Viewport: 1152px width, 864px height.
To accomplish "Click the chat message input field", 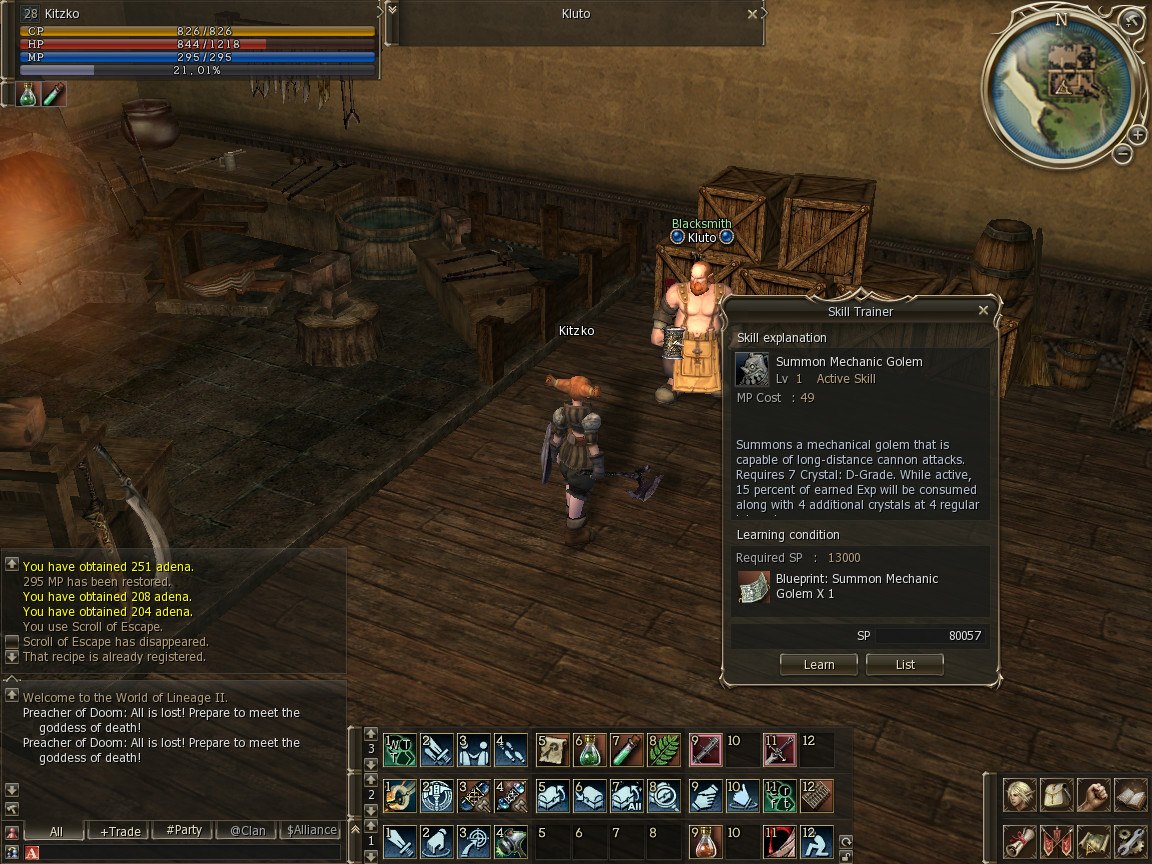I will pos(190,853).
